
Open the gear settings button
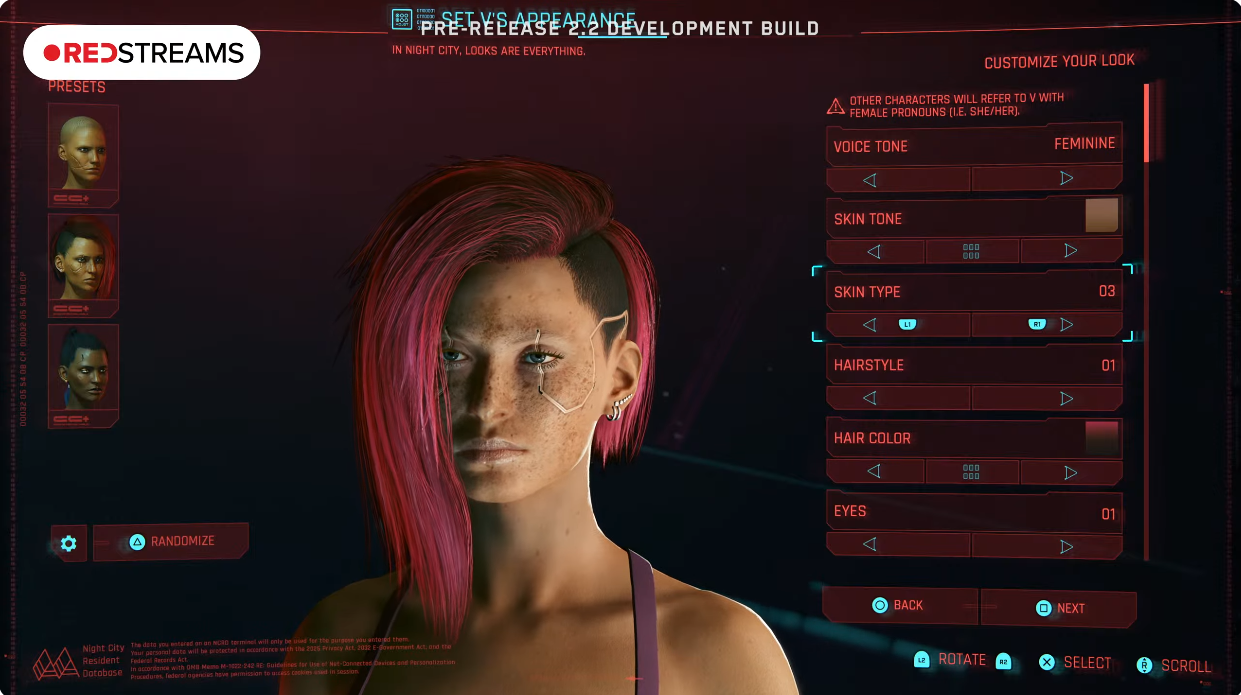[68, 543]
